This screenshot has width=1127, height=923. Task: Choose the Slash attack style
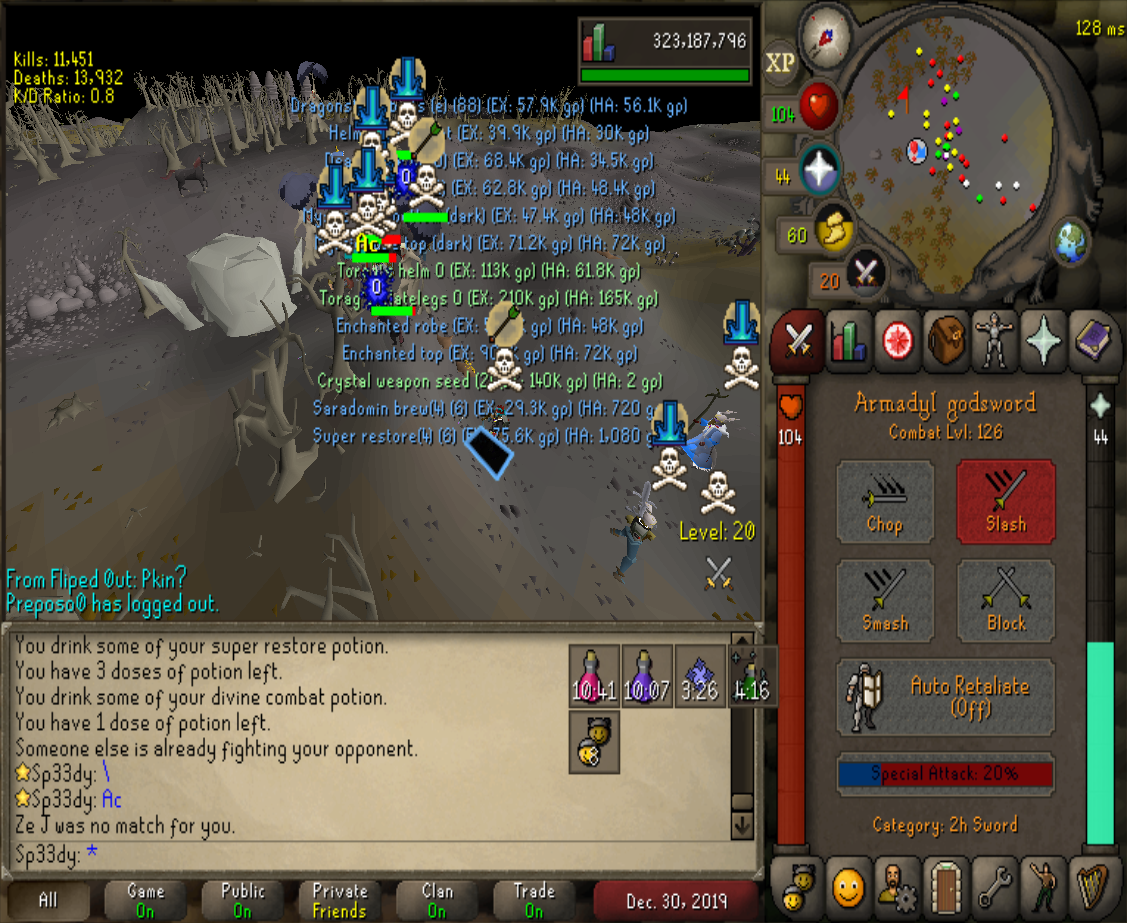[x=1005, y=499]
